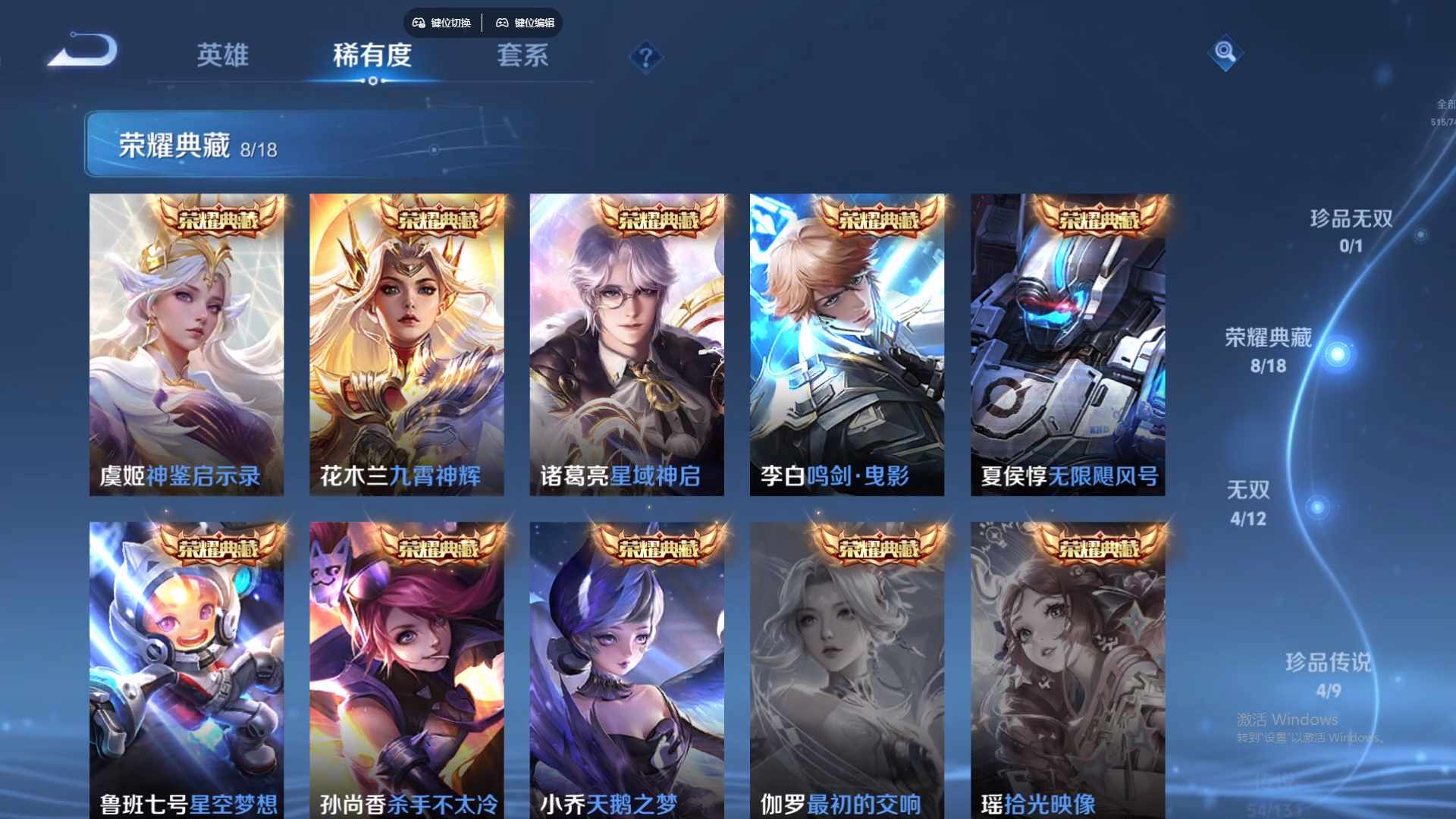
Task: Click the 键位切换 emulator button
Action: click(442, 23)
